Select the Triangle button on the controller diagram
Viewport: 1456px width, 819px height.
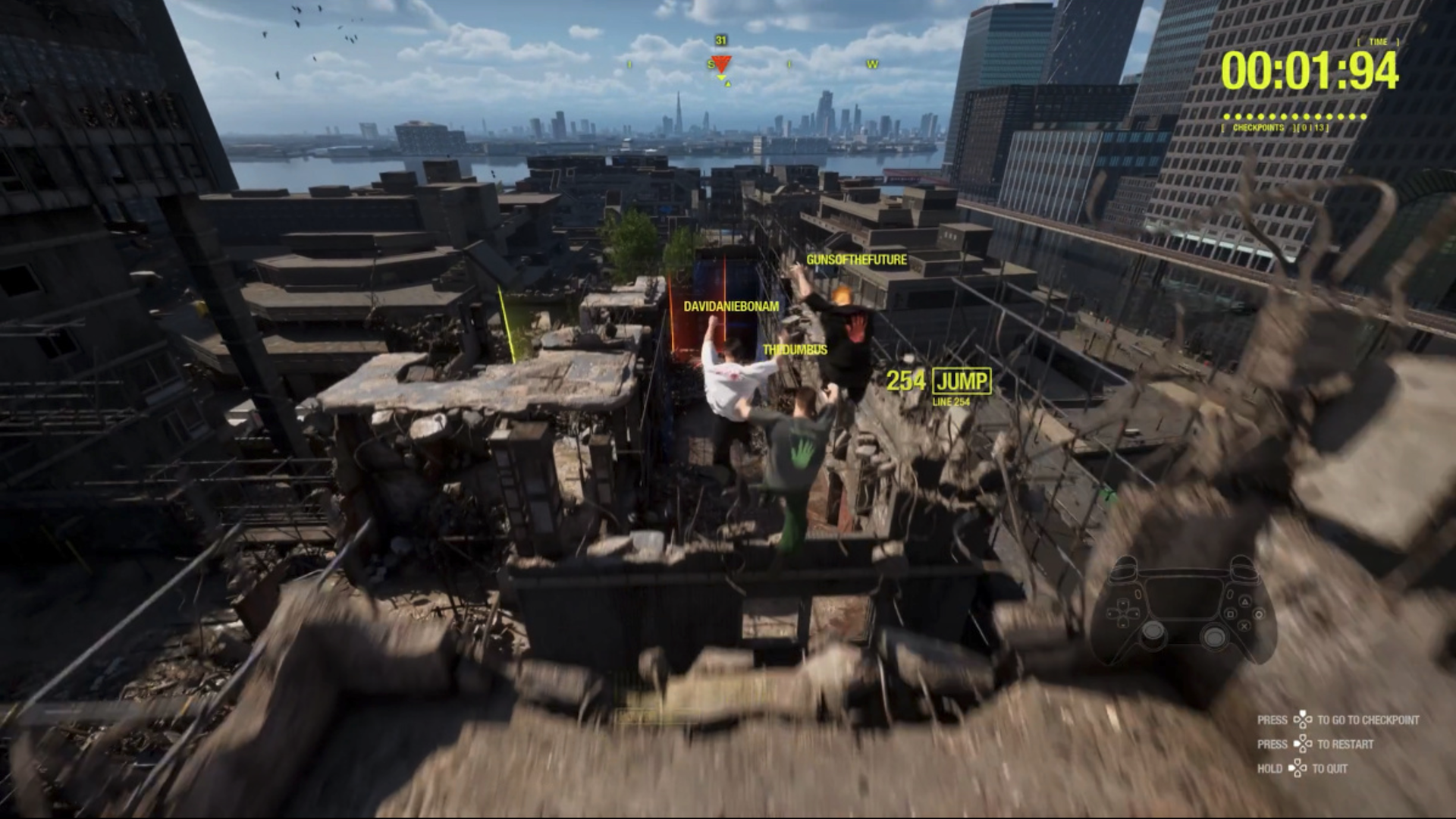pyautogui.click(x=1245, y=601)
